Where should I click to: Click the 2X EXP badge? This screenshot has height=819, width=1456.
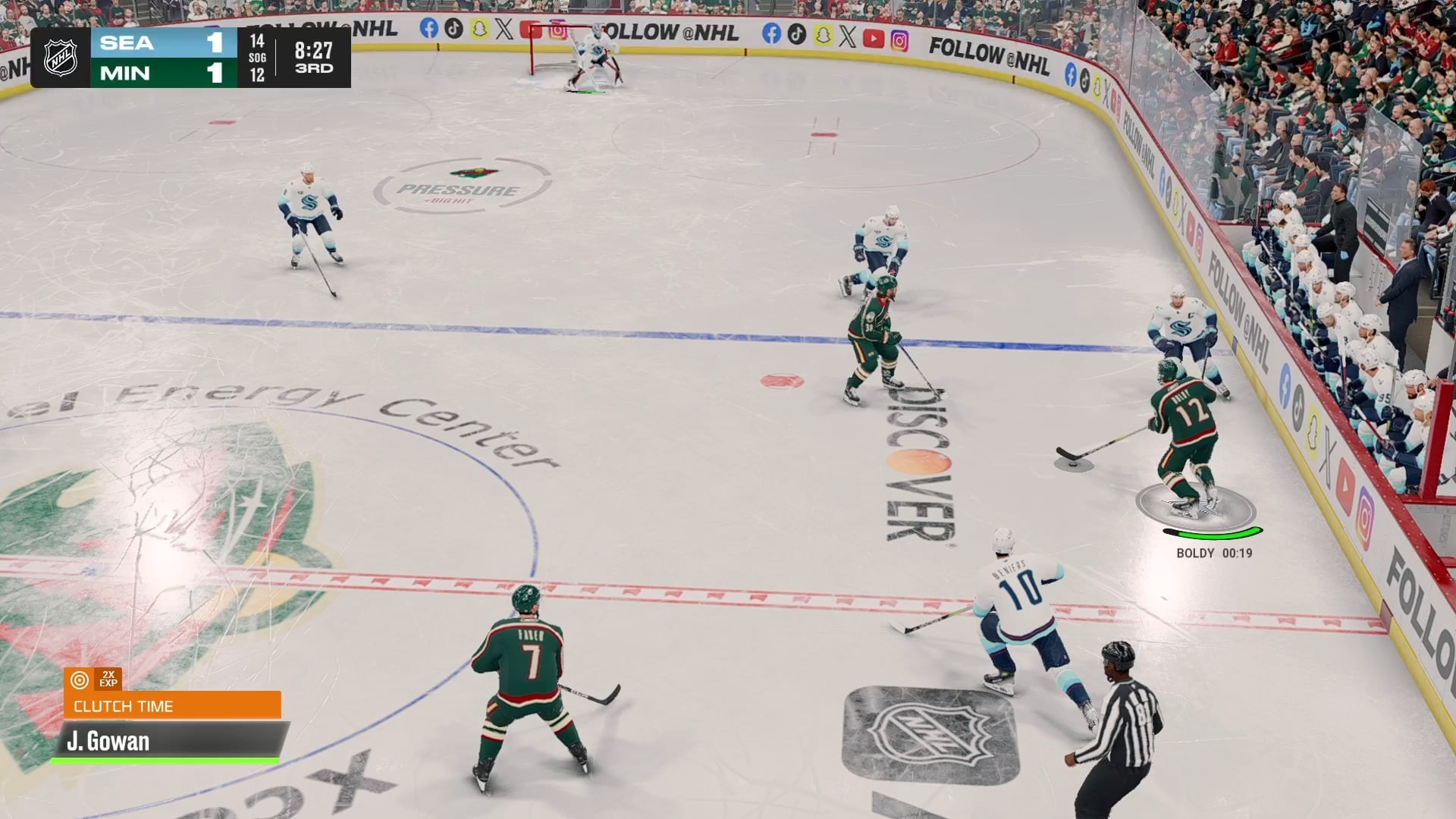(x=108, y=679)
